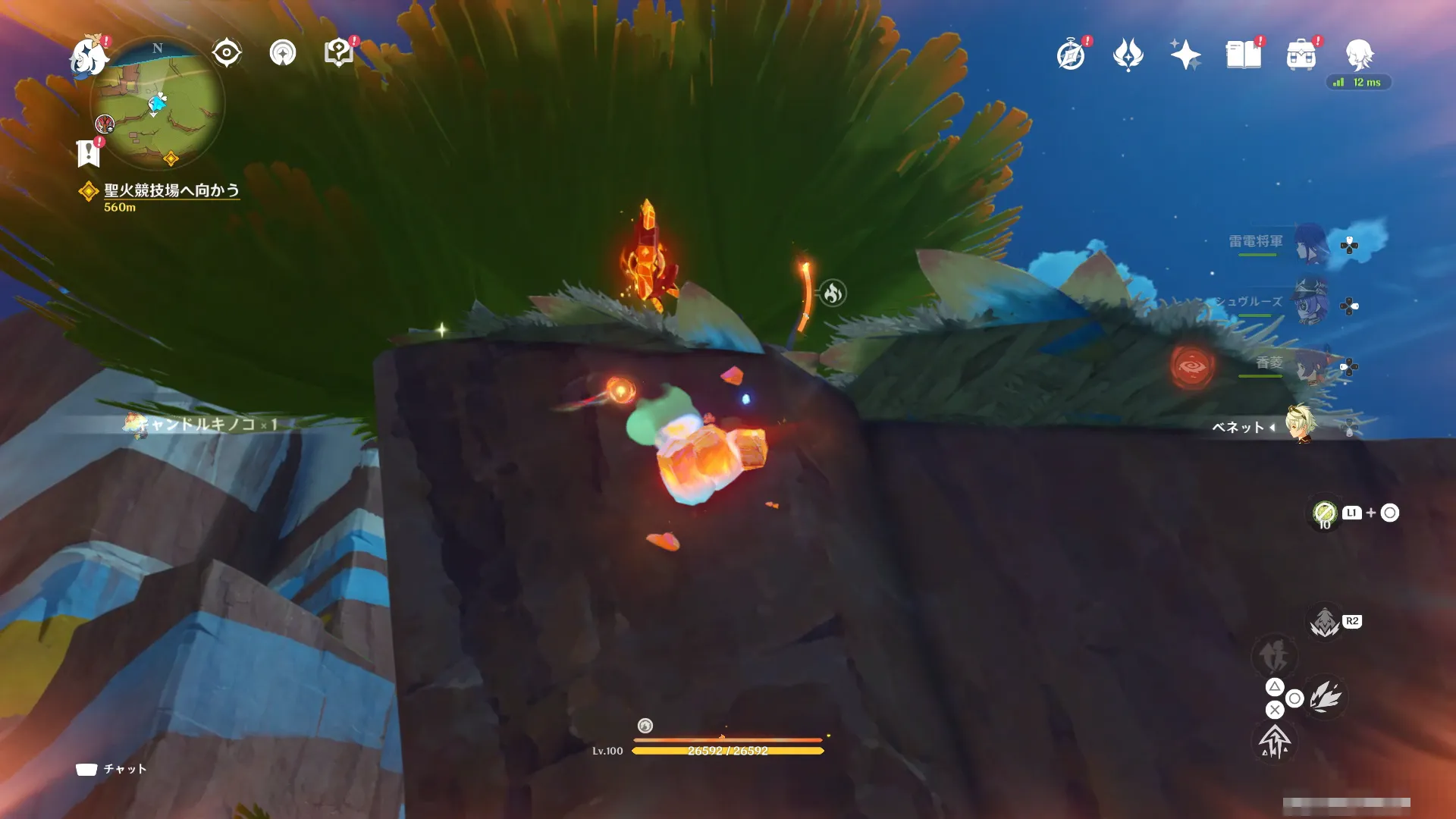1456x819 pixels.
Task: Open the adventurer handbook book icon
Action: point(1244,55)
